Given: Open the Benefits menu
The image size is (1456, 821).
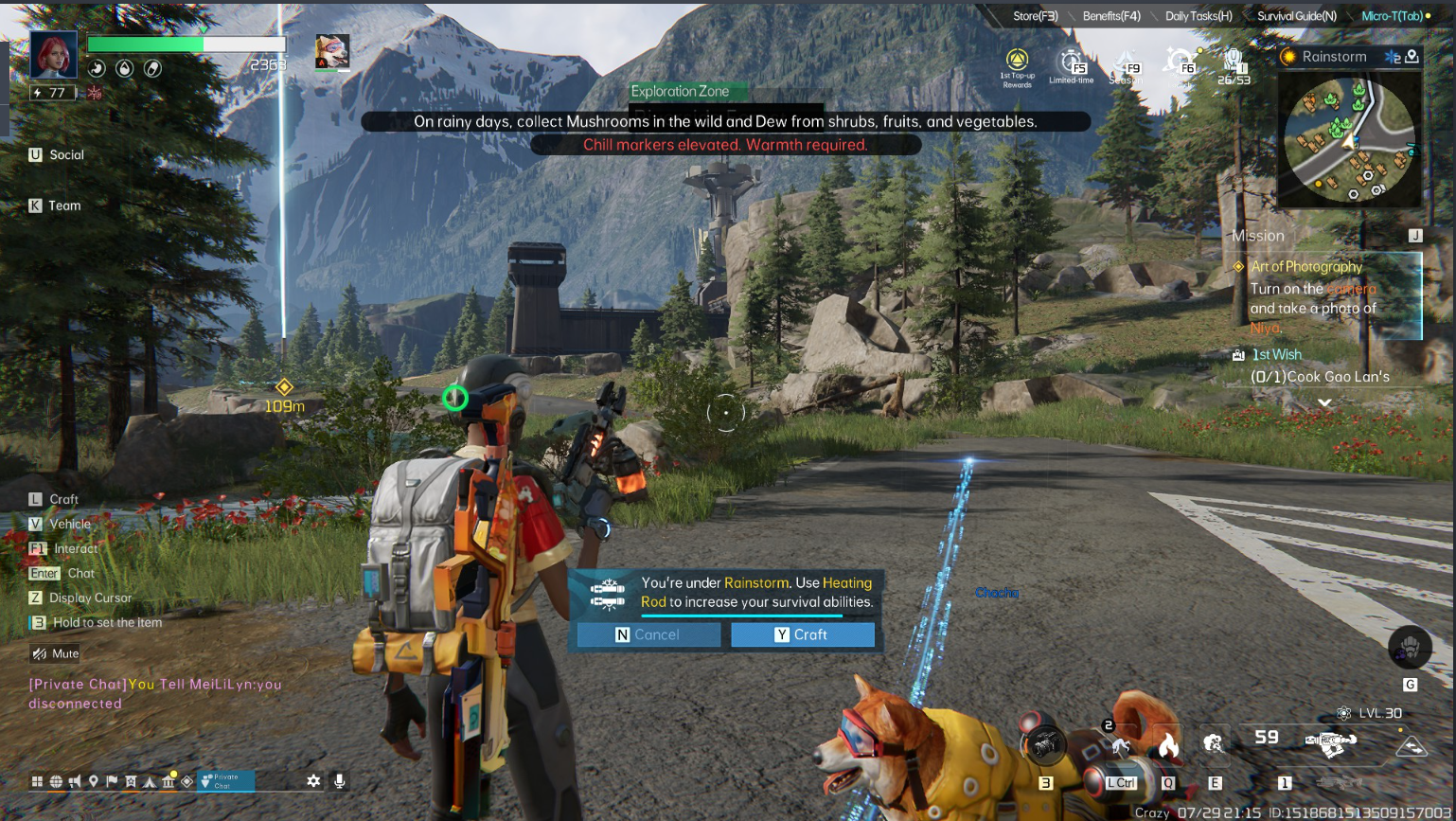Looking at the screenshot, I should click(x=1110, y=16).
